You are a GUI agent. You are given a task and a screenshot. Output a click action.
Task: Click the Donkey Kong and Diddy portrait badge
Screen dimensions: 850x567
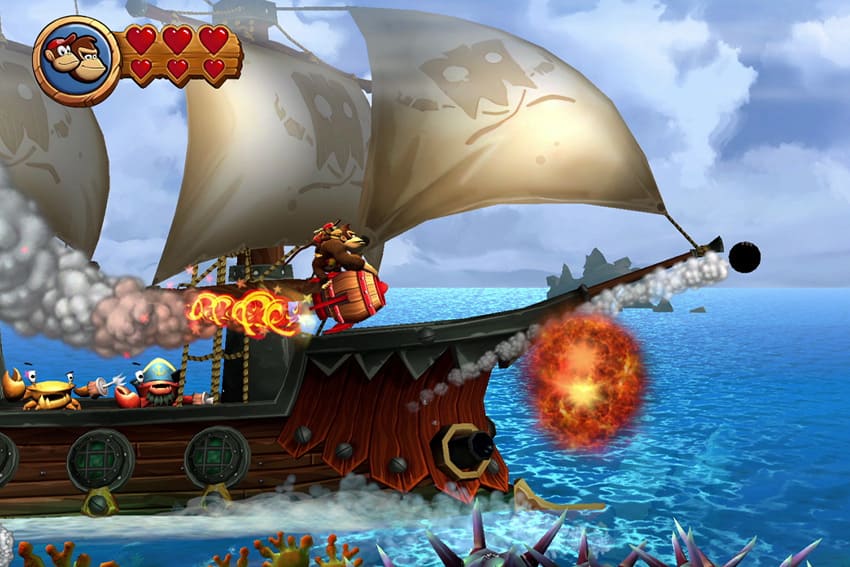[x=76, y=60]
